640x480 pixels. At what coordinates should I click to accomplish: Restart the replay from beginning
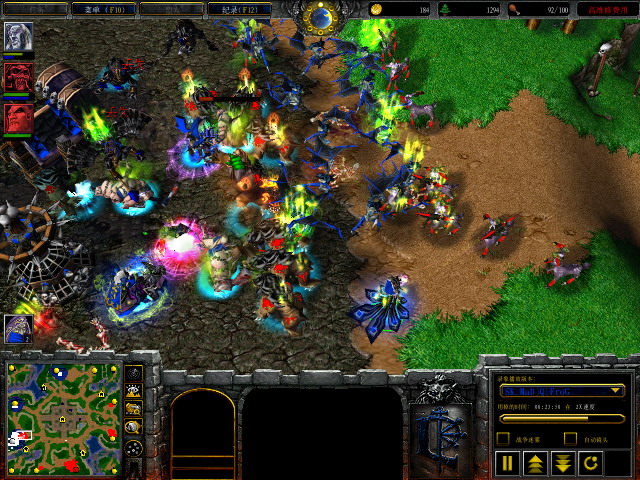pyautogui.click(x=591, y=463)
